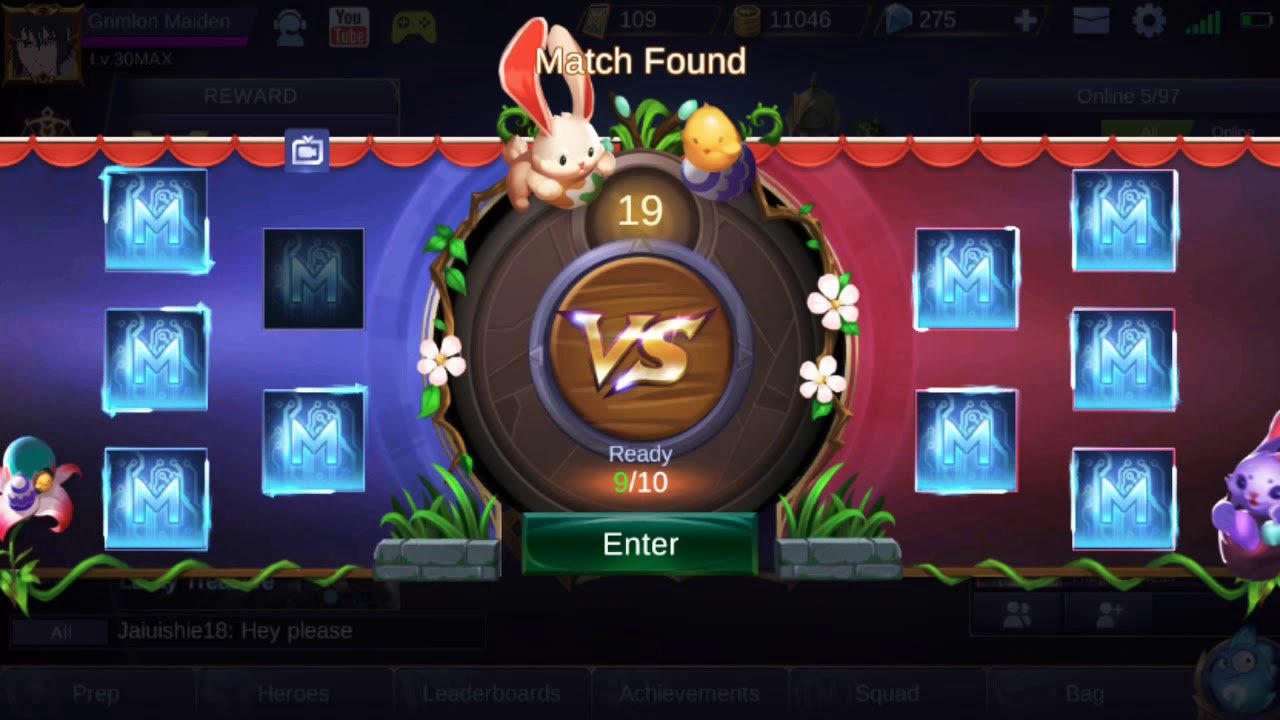View Grimlon Maiden's profile avatar
Screen dimensions: 1280x720
[45, 45]
